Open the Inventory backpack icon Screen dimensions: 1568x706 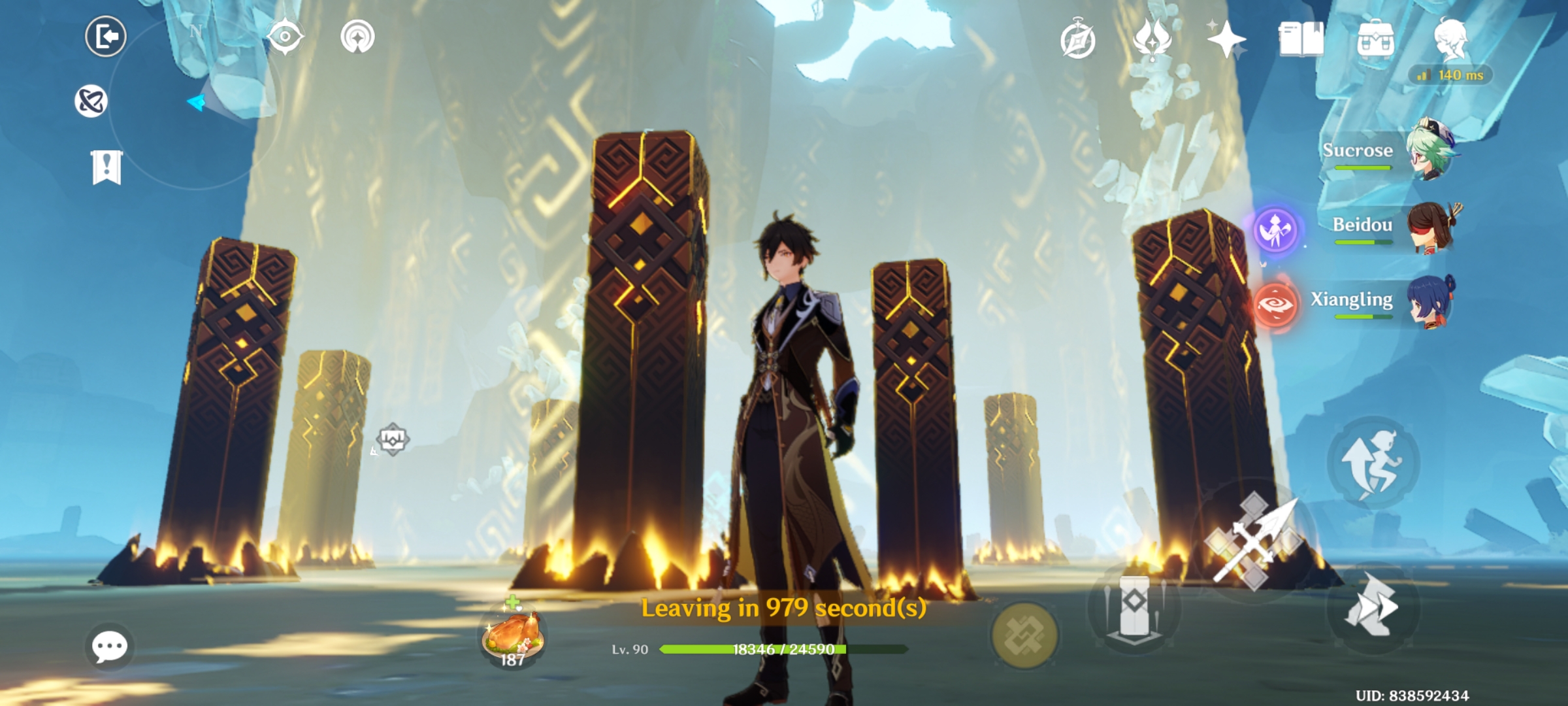(1376, 40)
